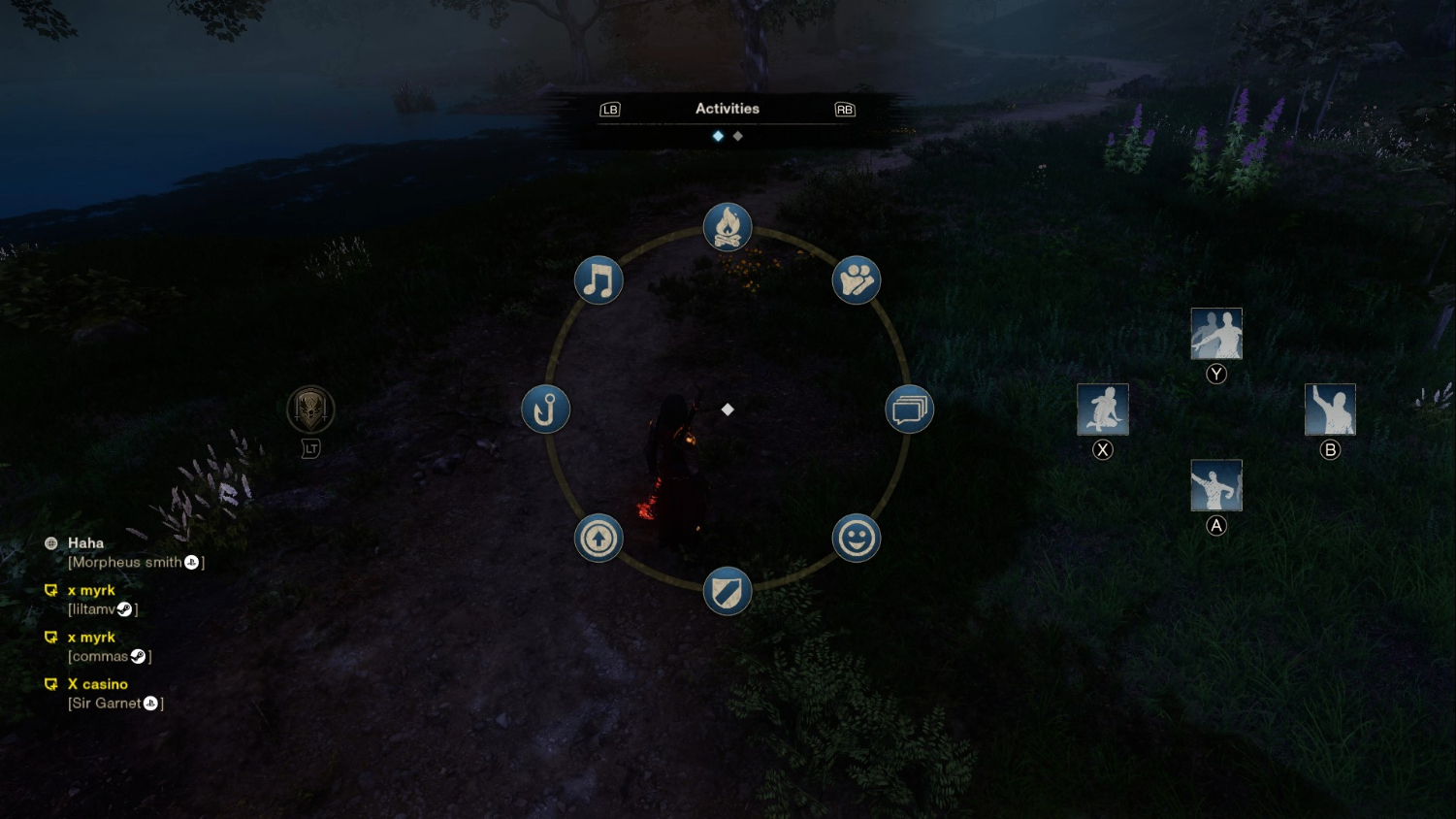Open the X casino whisper in chat

[97, 684]
